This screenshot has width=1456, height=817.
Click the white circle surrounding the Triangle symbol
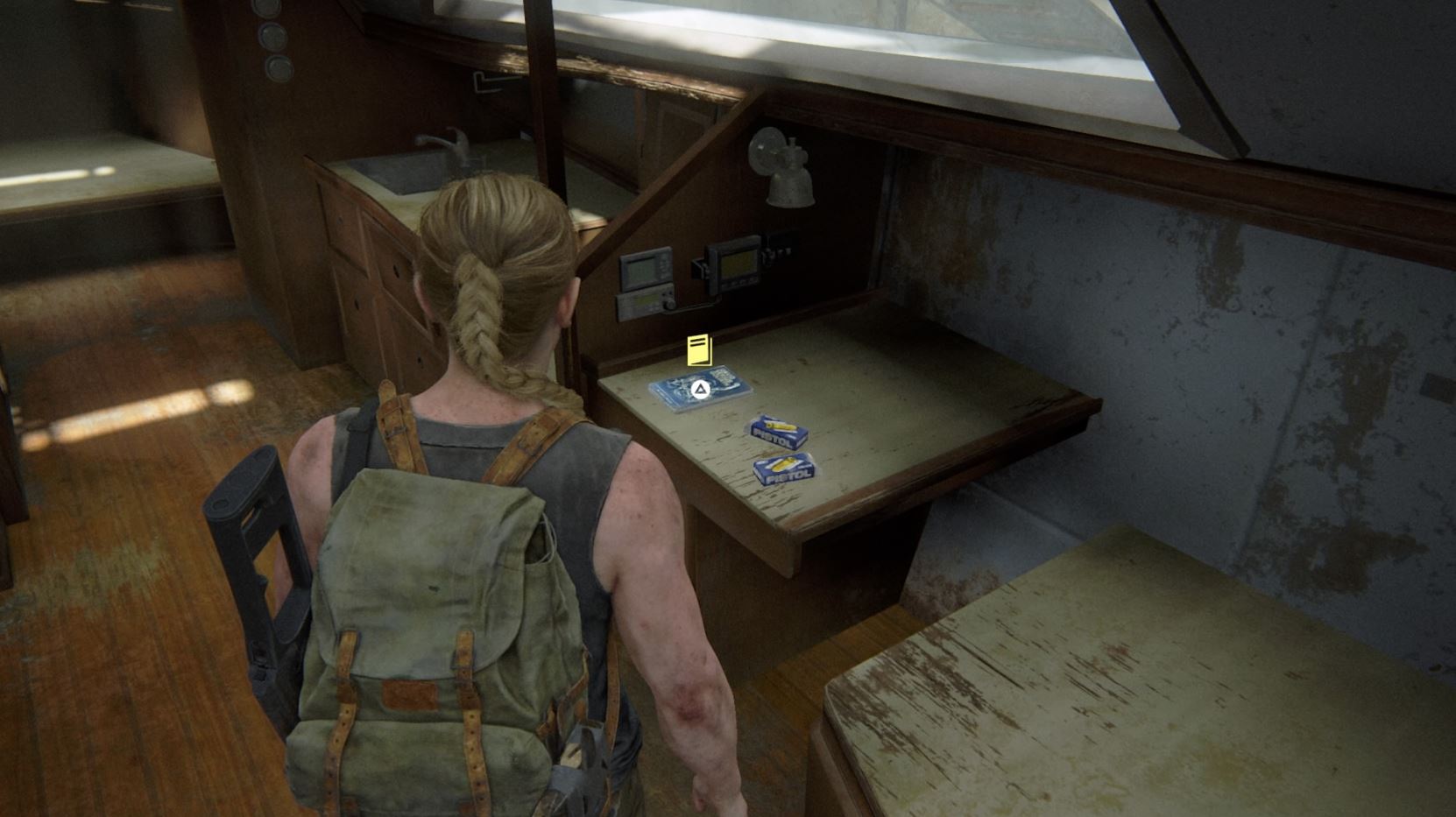tap(701, 388)
